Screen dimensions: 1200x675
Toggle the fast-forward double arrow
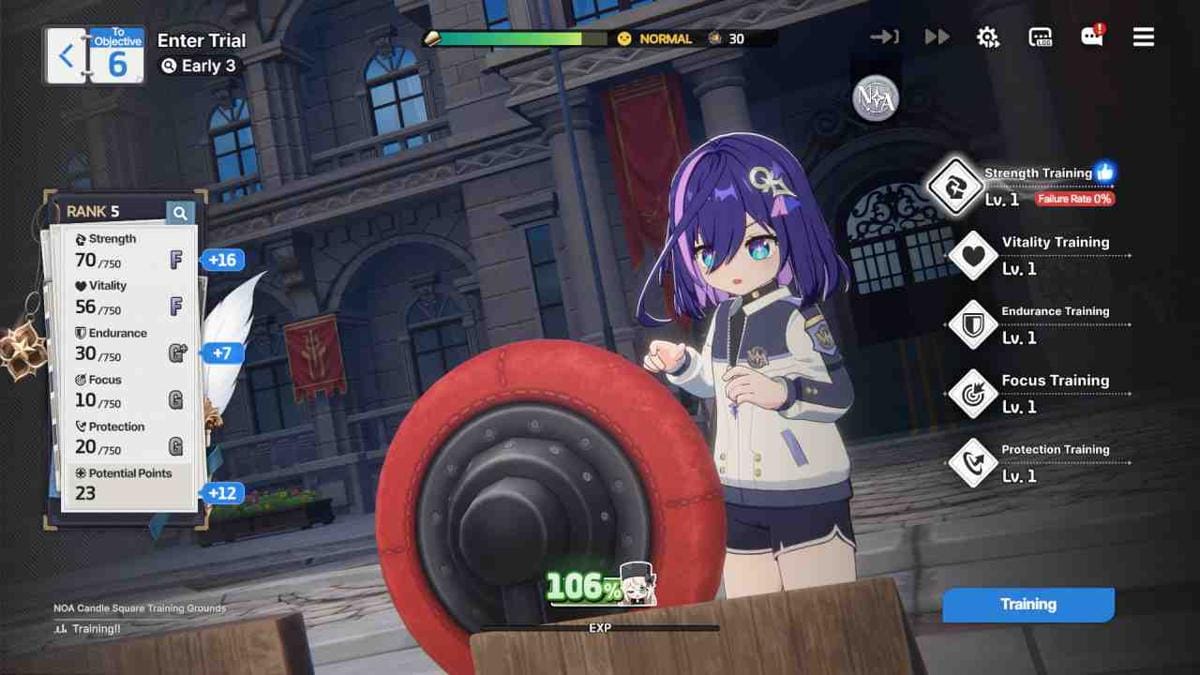[937, 37]
